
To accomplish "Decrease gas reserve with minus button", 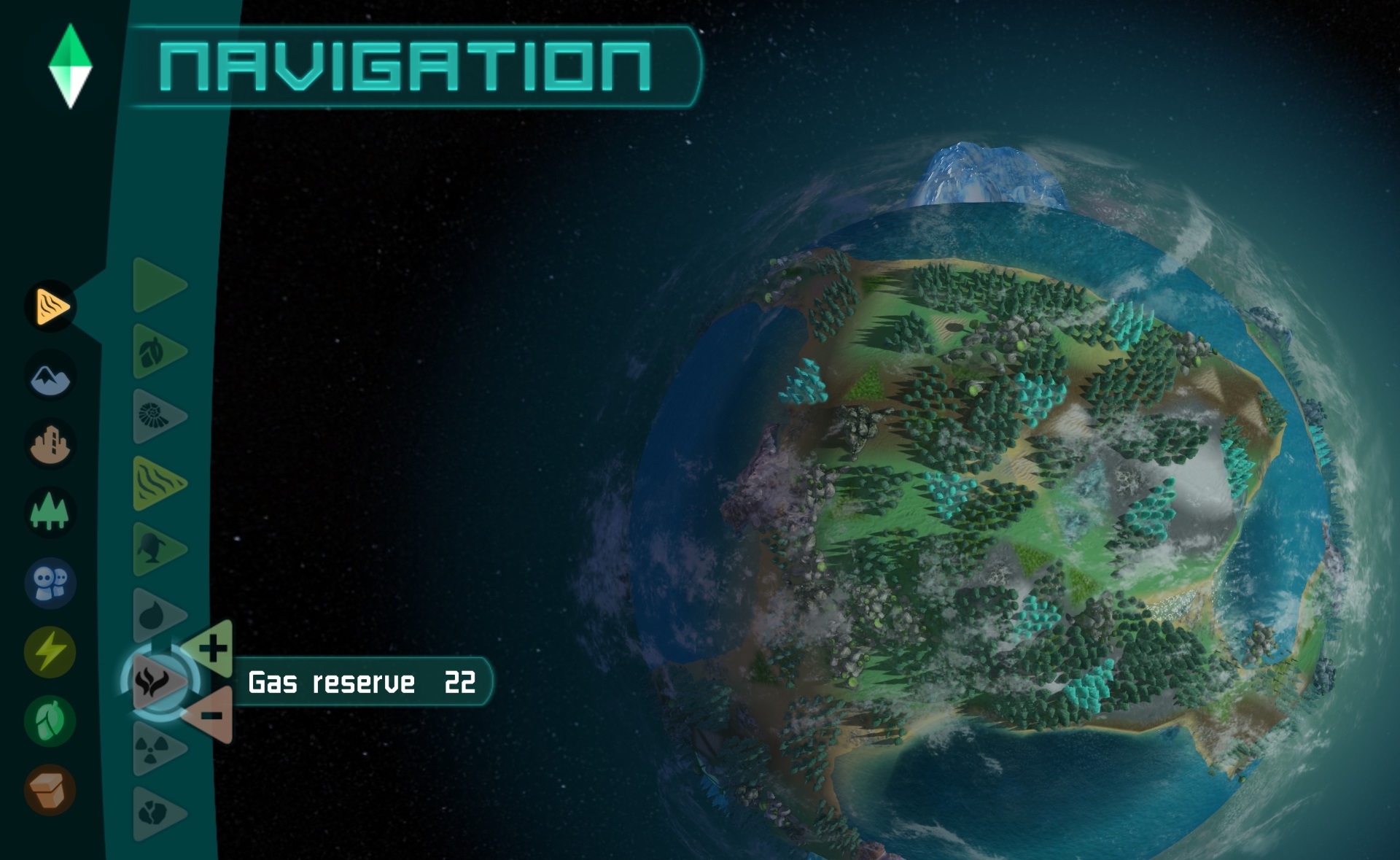I will (x=212, y=715).
